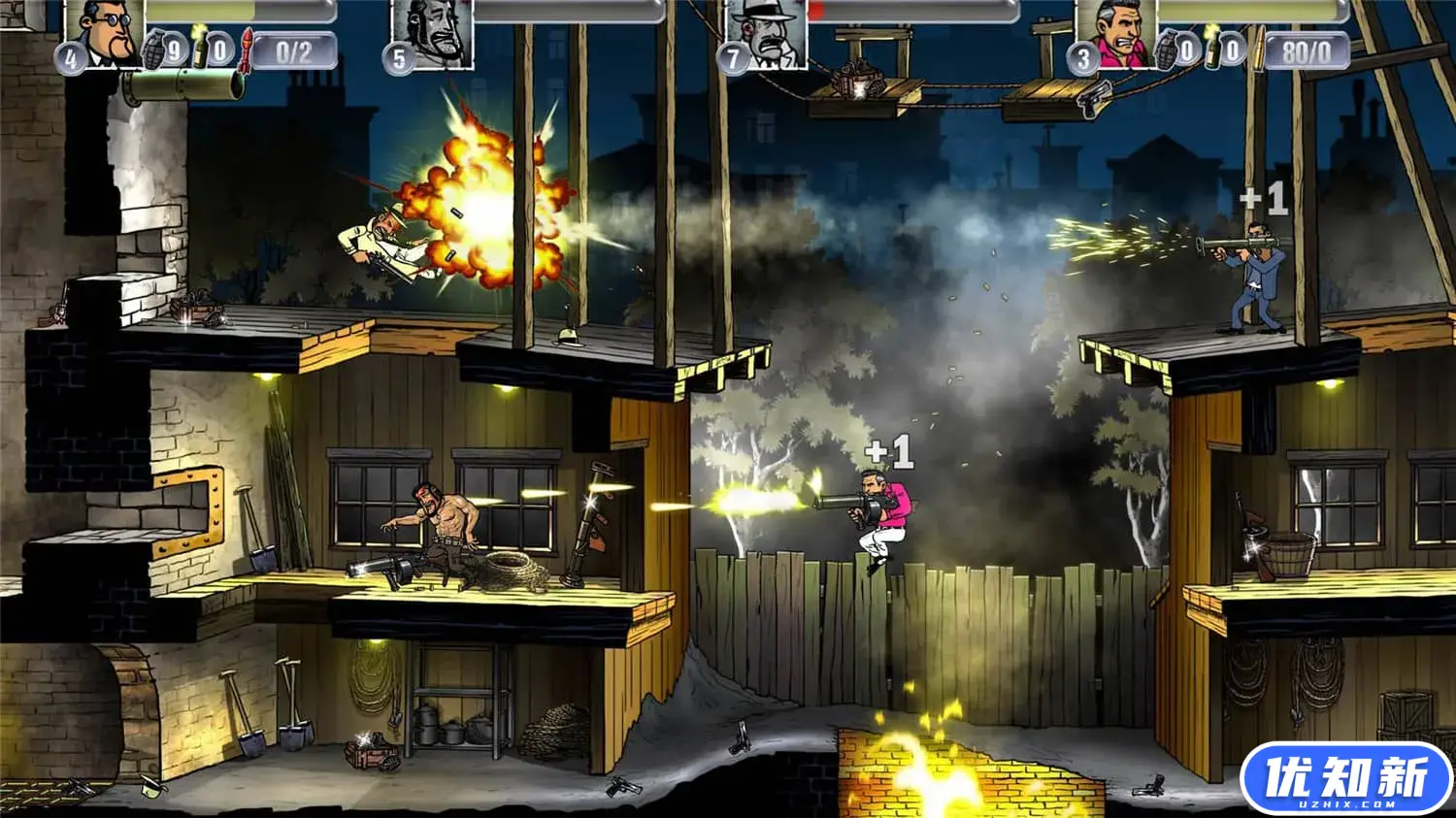Click the greyed-out bearded player portrait

tap(433, 33)
